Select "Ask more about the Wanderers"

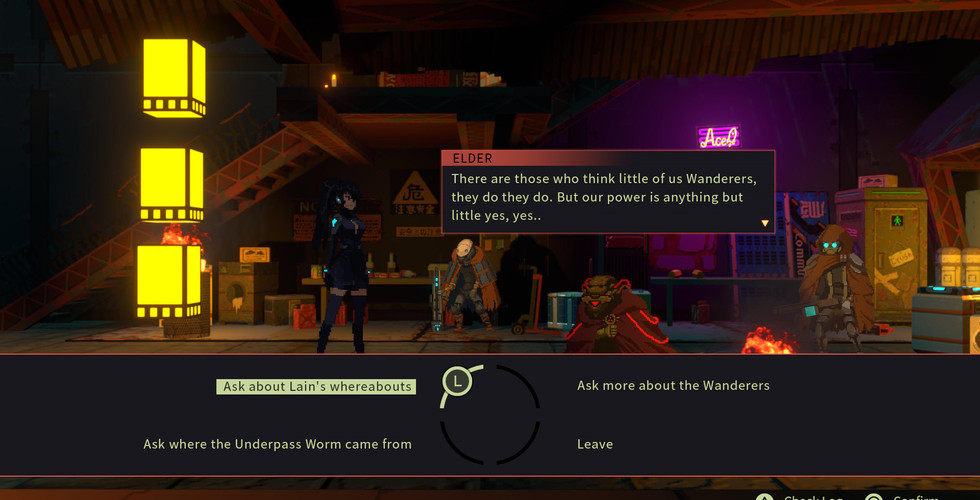coord(673,386)
